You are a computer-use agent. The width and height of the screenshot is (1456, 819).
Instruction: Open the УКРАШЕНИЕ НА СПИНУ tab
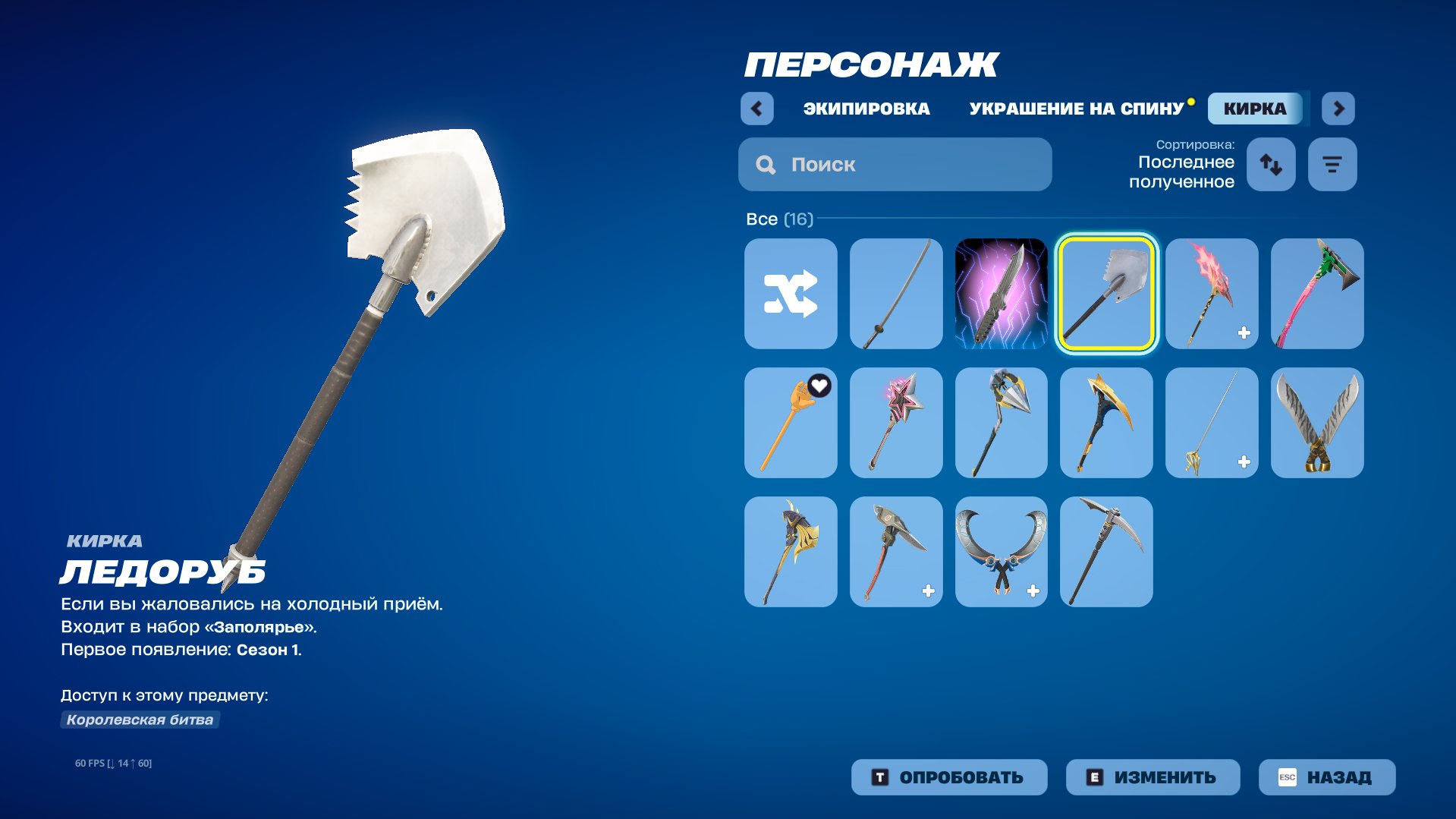[x=1075, y=108]
